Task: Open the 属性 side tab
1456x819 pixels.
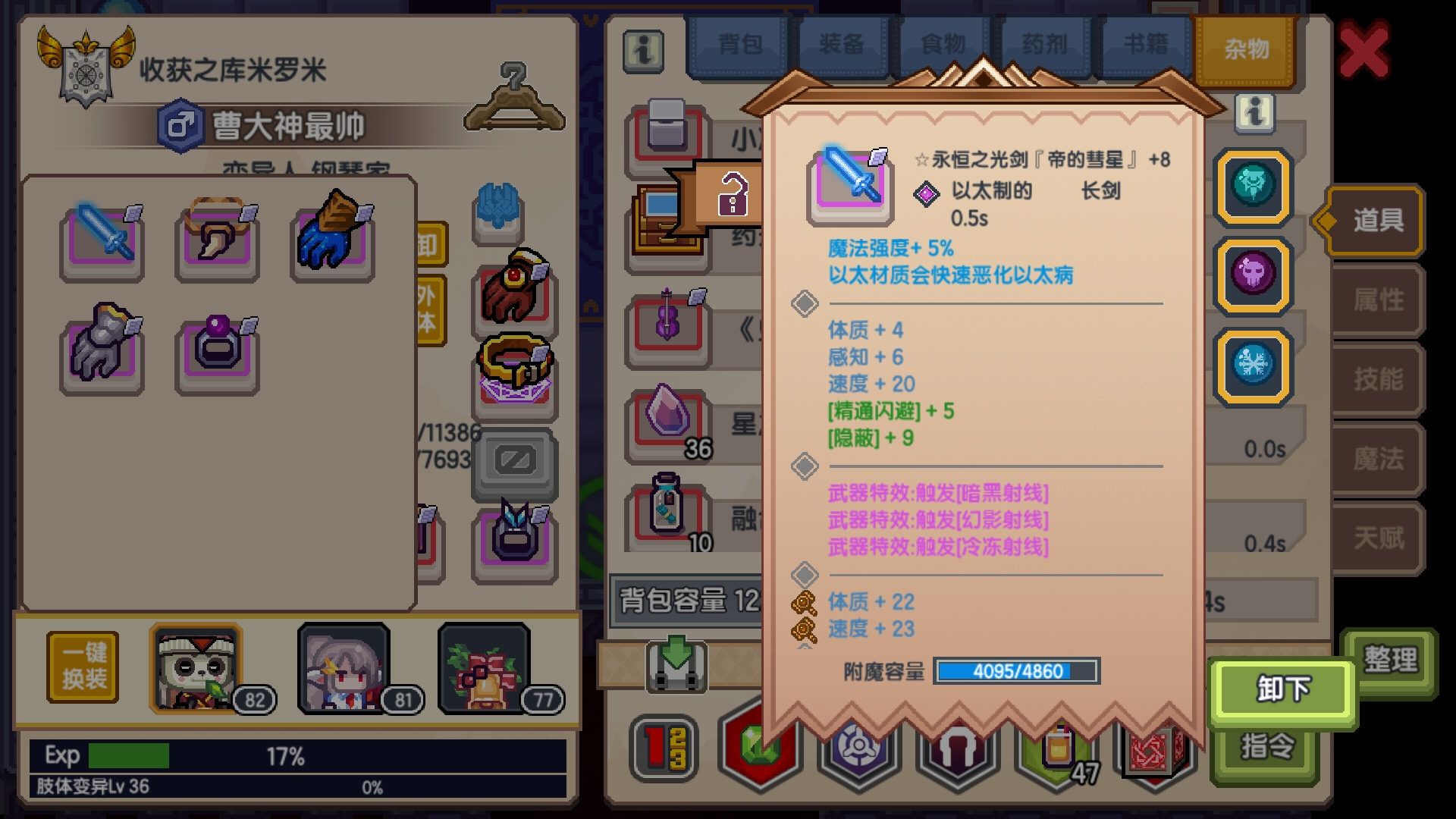Action: (x=1378, y=300)
